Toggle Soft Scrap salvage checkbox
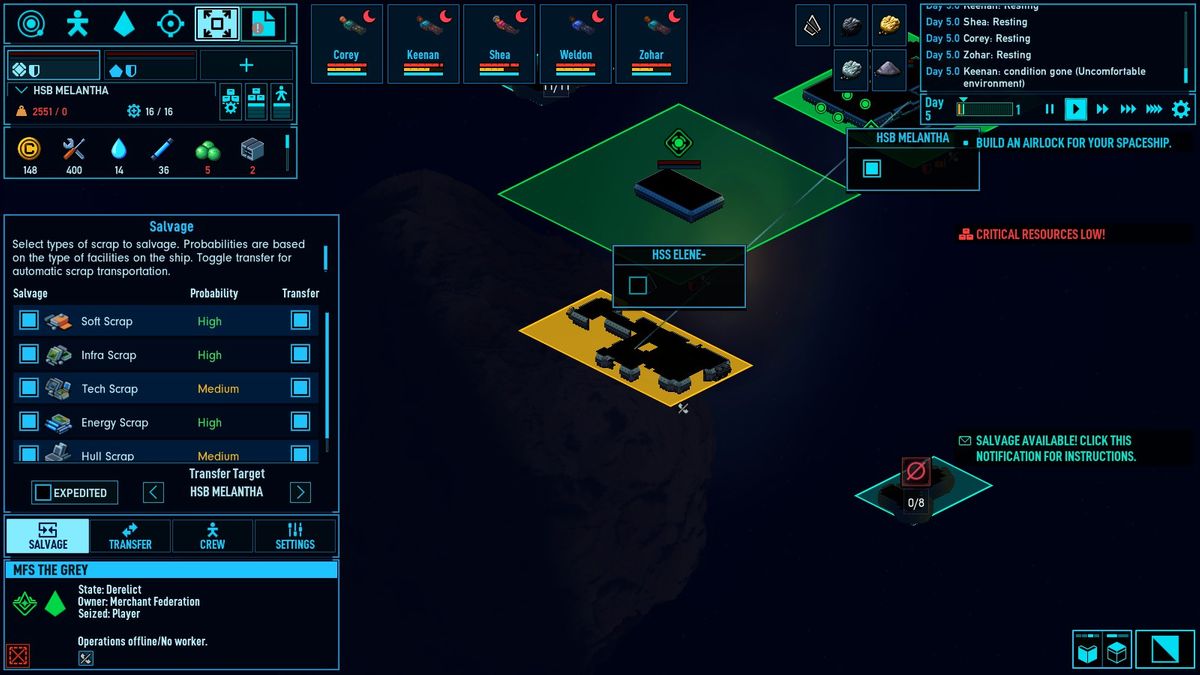The width and height of the screenshot is (1200, 675). (x=29, y=320)
